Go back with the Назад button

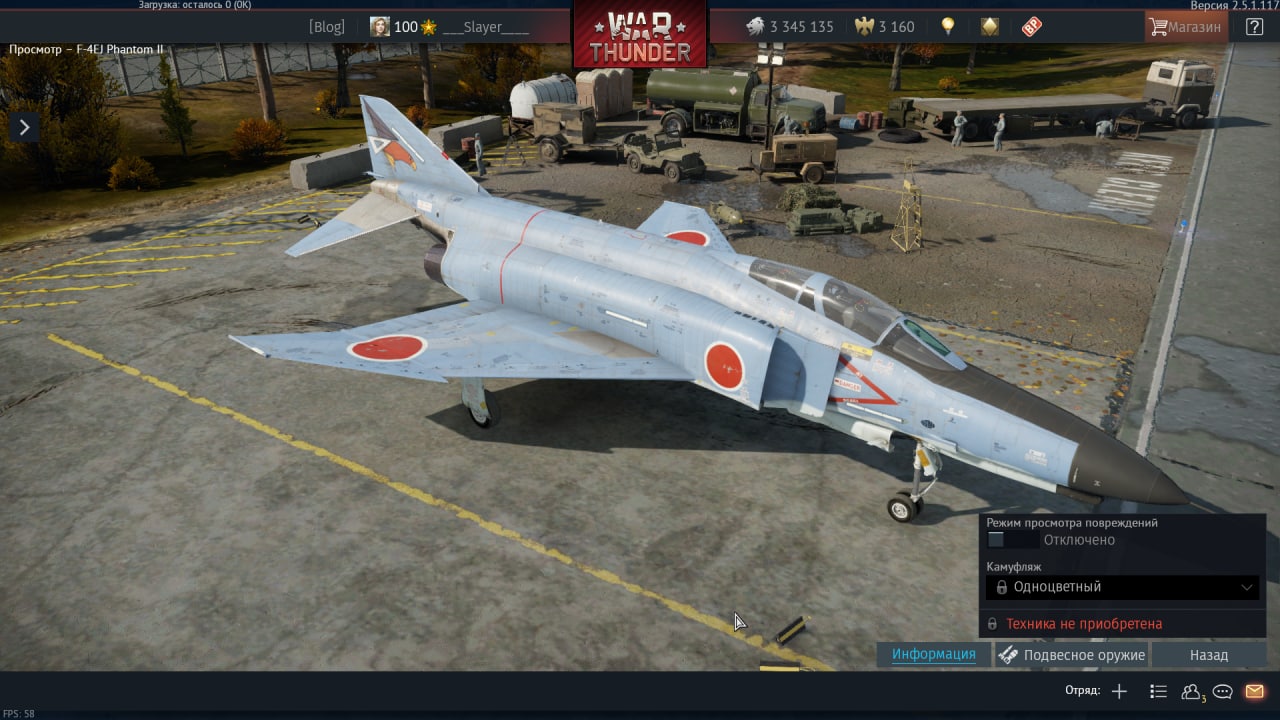pos(1208,655)
